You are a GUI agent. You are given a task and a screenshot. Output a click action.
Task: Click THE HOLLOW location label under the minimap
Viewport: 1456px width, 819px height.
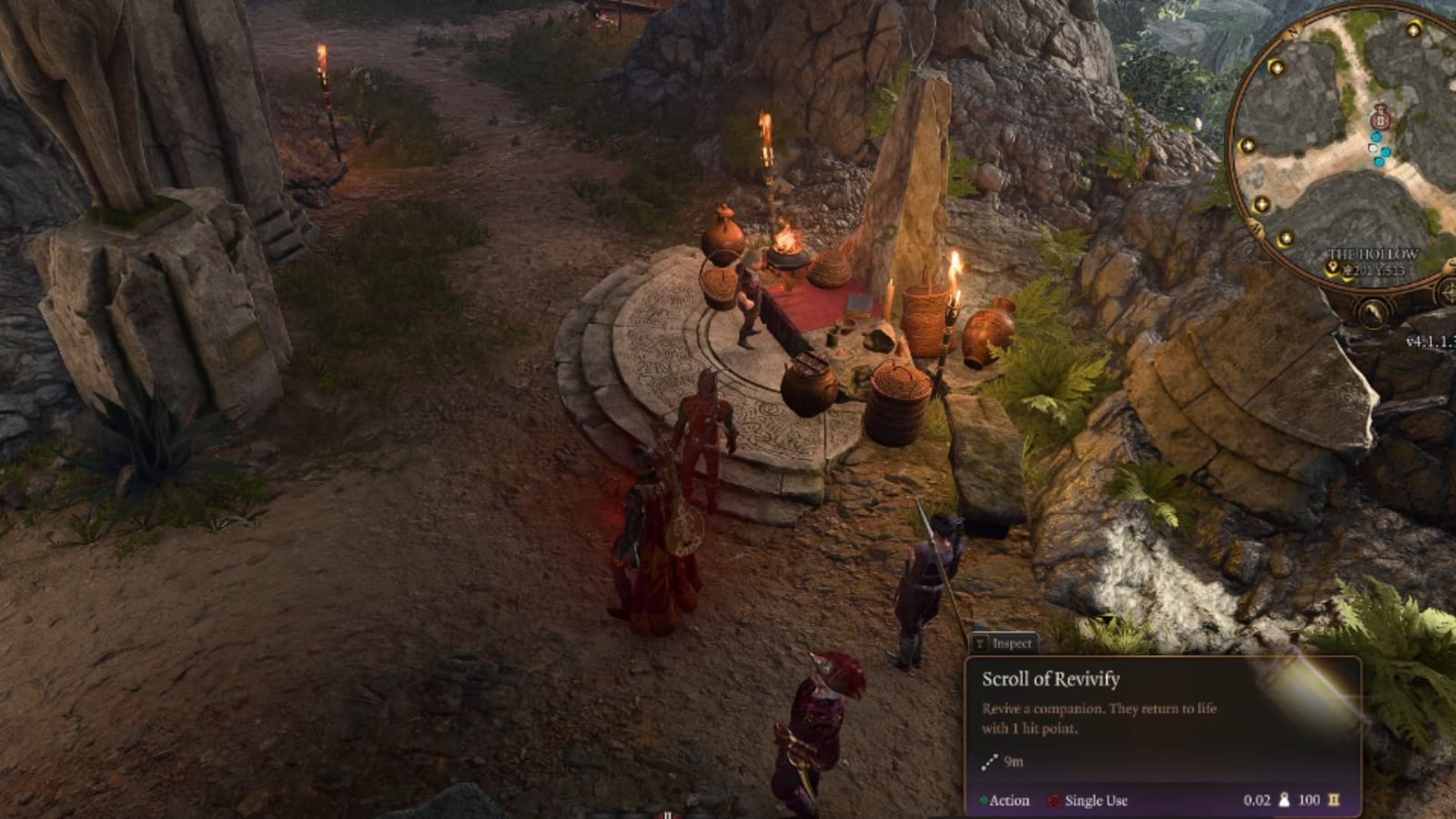[1372, 253]
